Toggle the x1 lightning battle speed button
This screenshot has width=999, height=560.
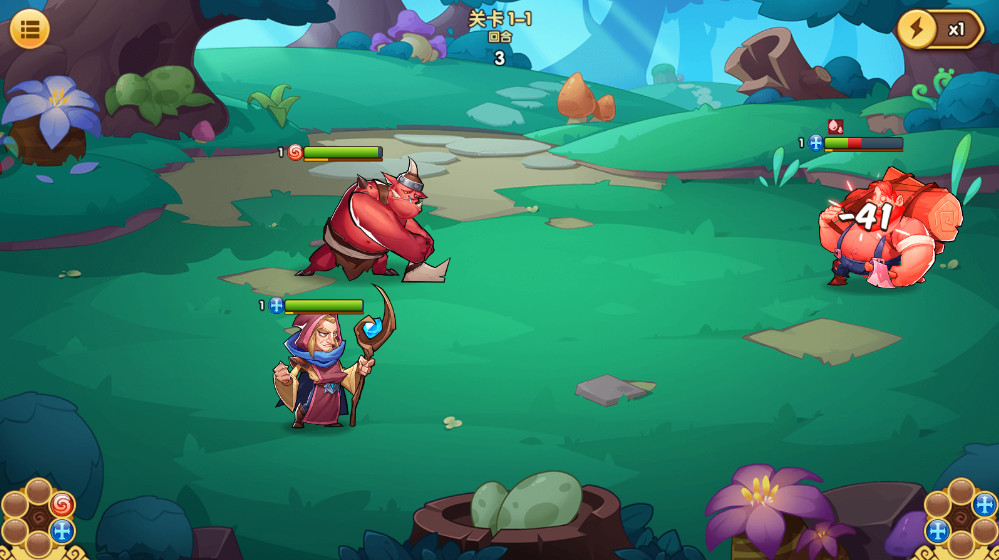[x=939, y=29]
